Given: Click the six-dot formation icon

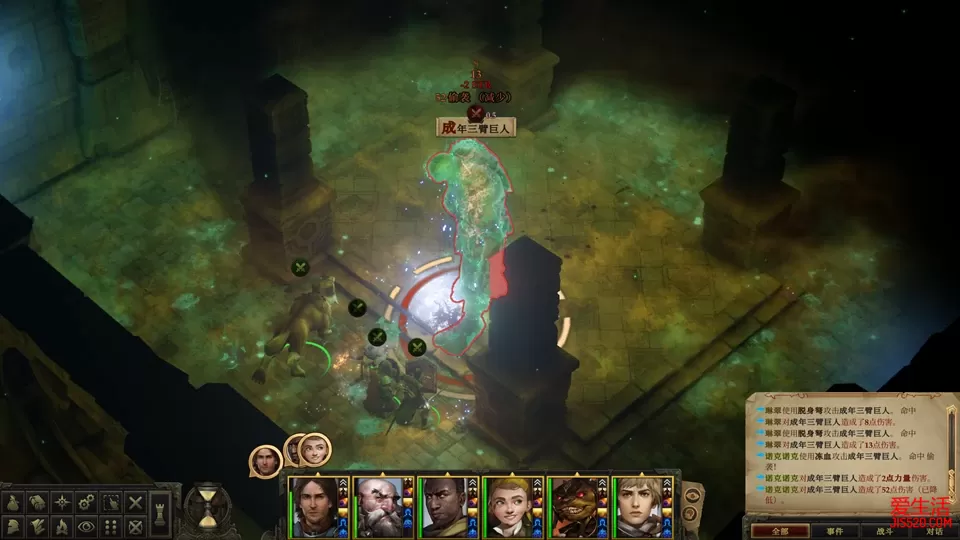Looking at the screenshot, I should [111, 525].
